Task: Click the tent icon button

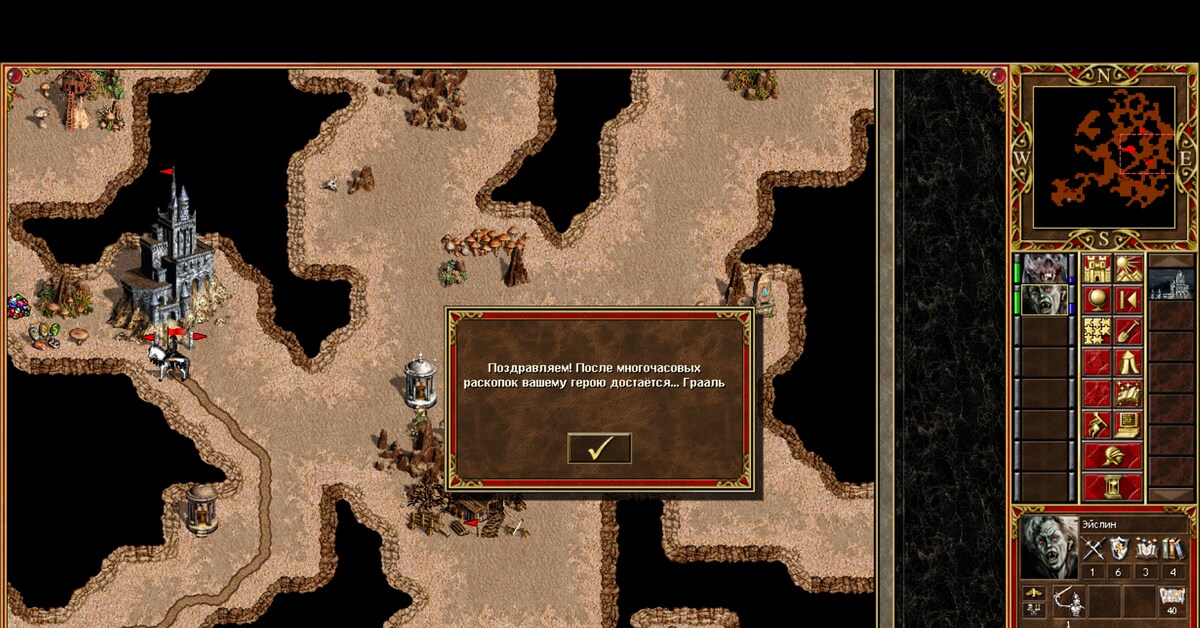Action: coord(1128,362)
